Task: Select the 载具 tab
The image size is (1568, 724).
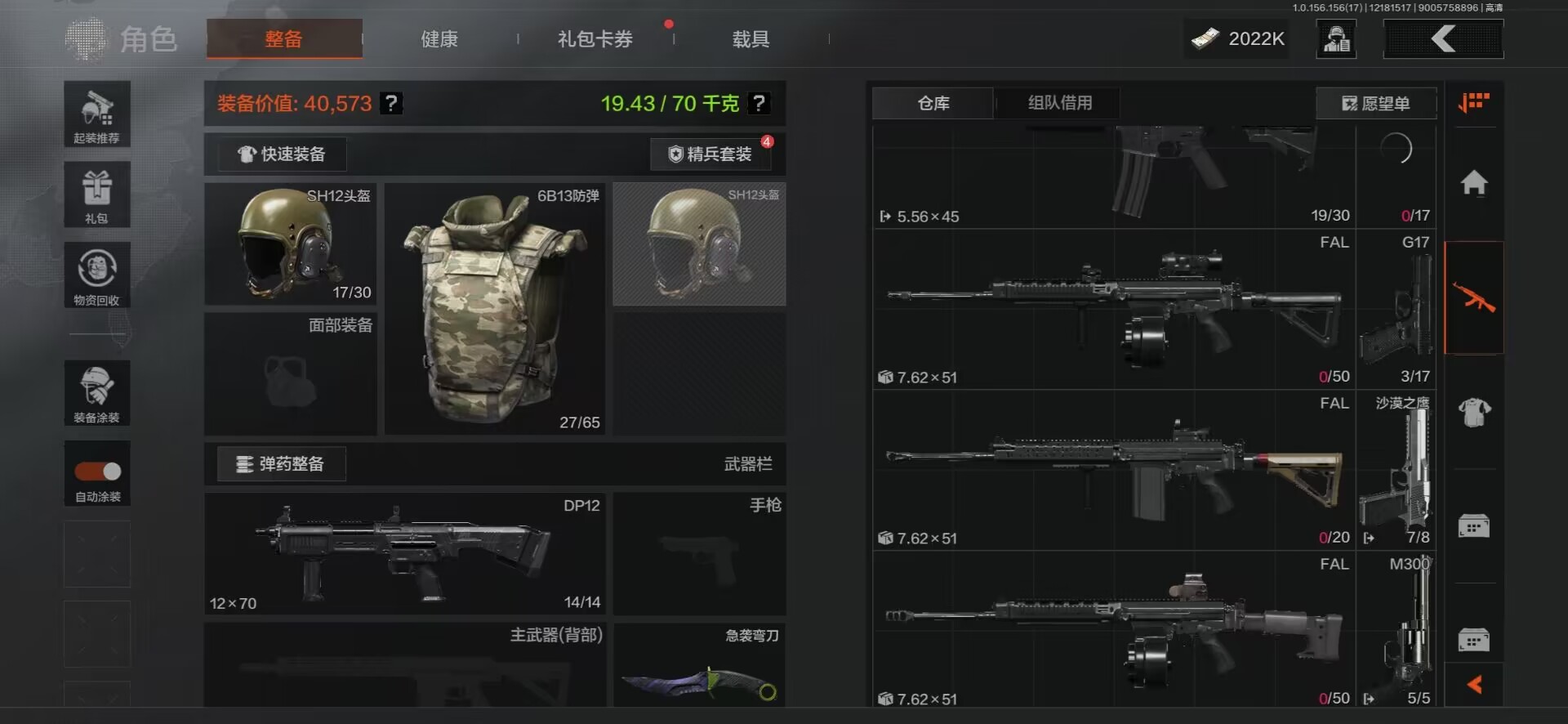Action: [751, 39]
